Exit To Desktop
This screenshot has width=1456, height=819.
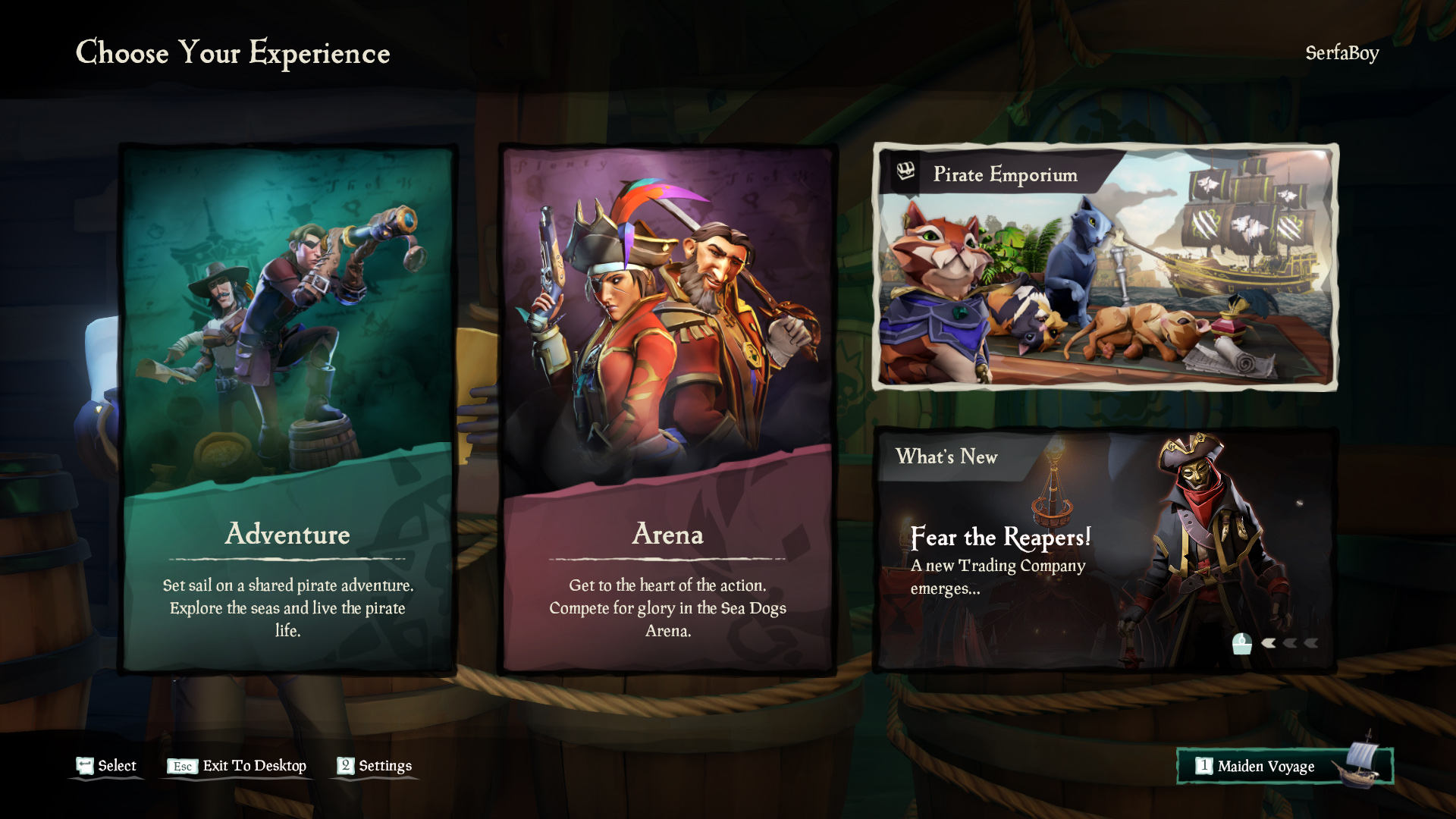point(237,766)
